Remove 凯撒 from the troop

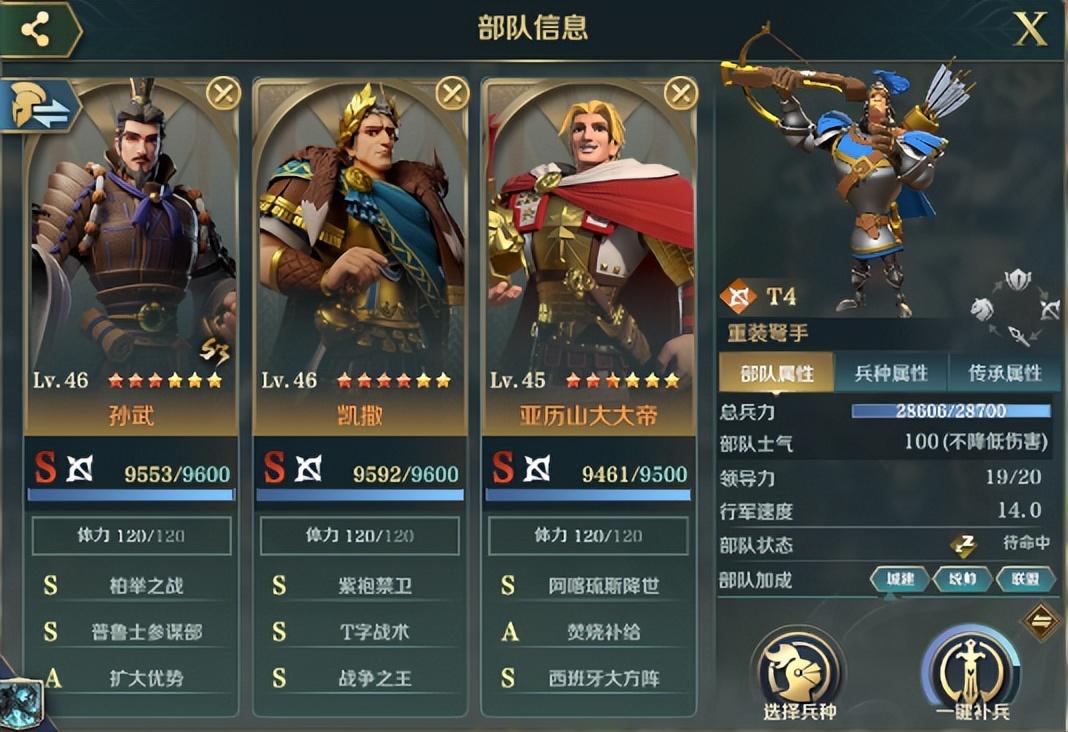452,94
